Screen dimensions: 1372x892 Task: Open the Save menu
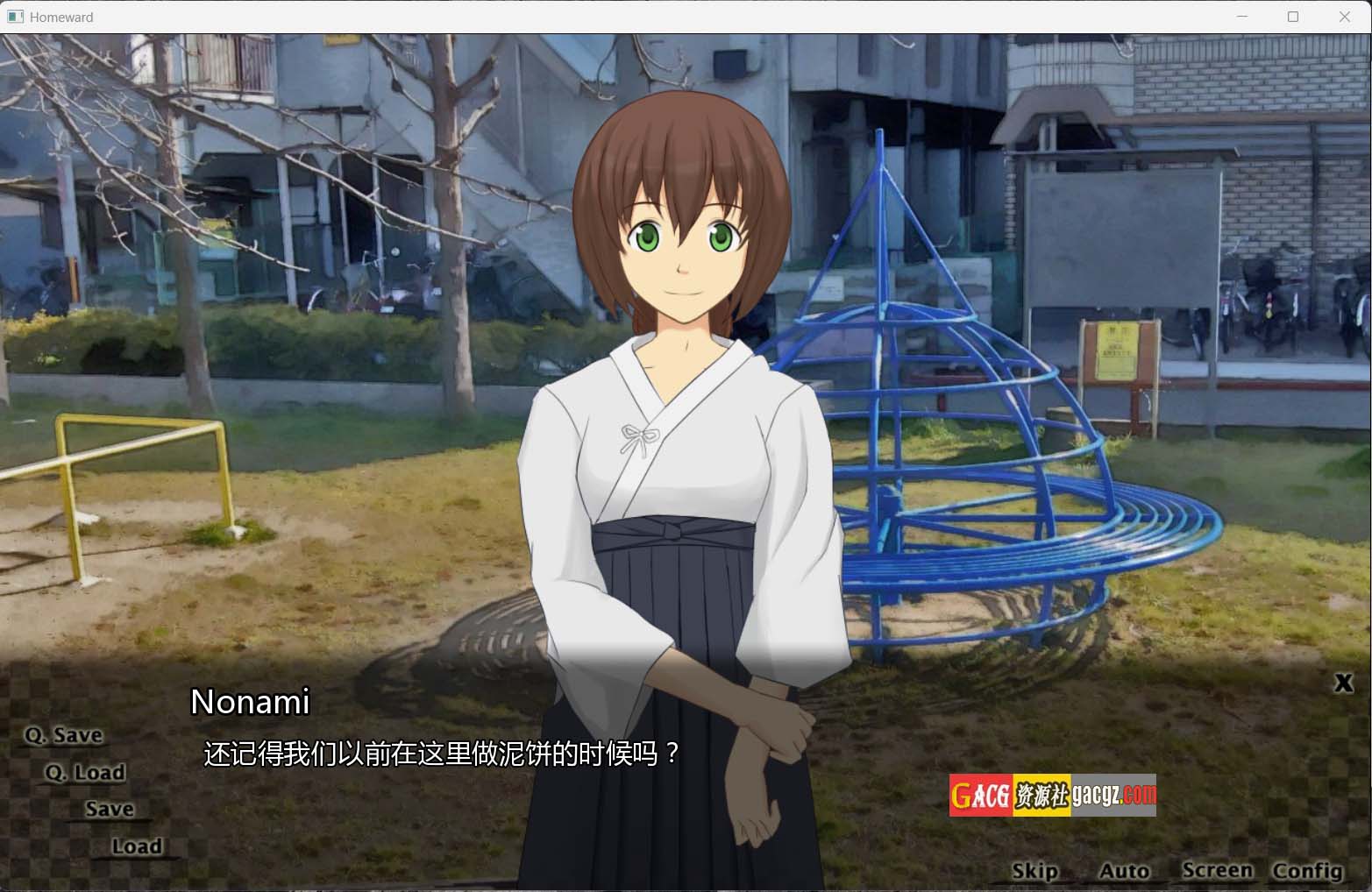coord(110,809)
